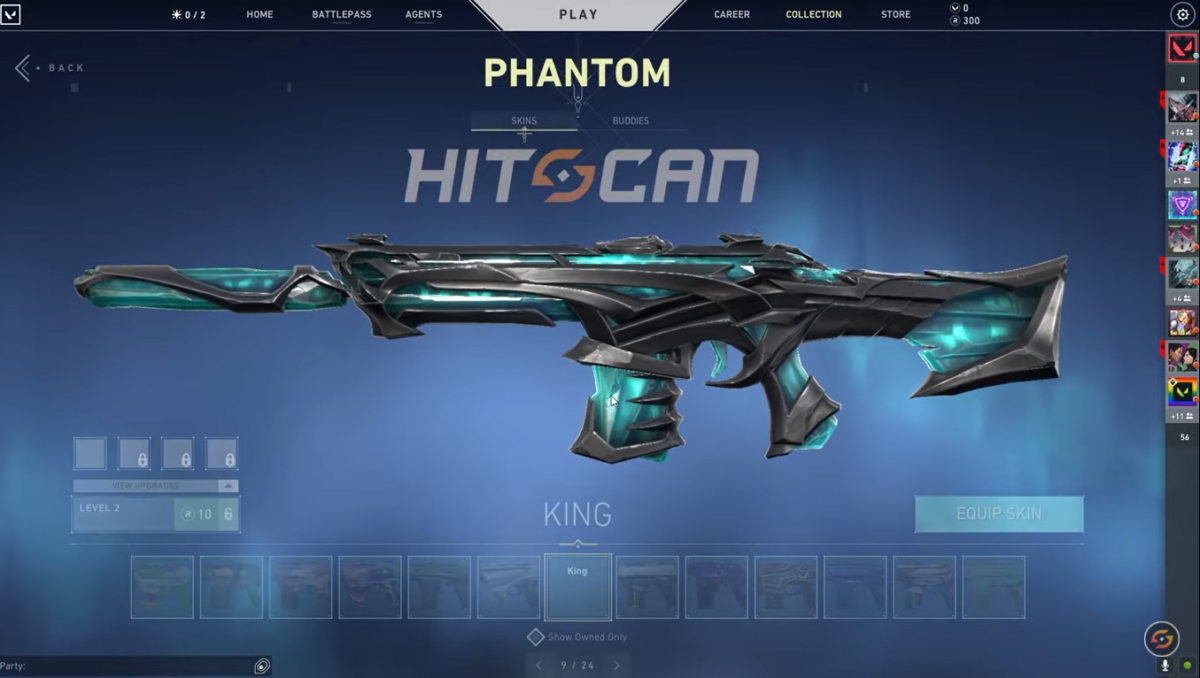Viewport: 1200px width, 678px height.
Task: Go to the next skins page
Action: pos(616,665)
